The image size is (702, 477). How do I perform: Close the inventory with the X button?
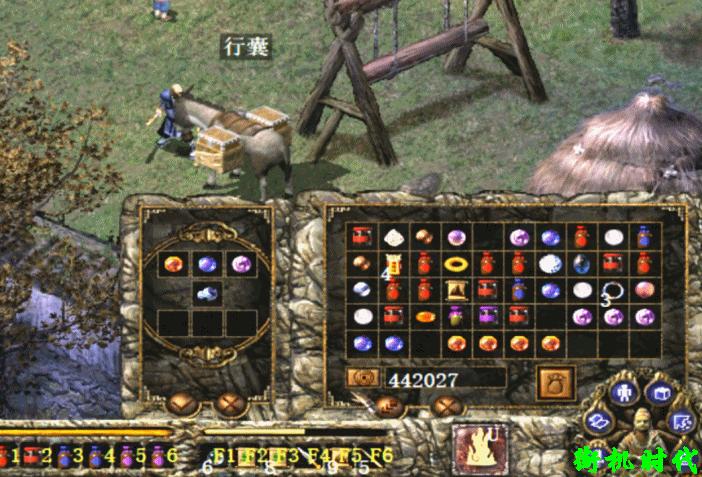(447, 406)
